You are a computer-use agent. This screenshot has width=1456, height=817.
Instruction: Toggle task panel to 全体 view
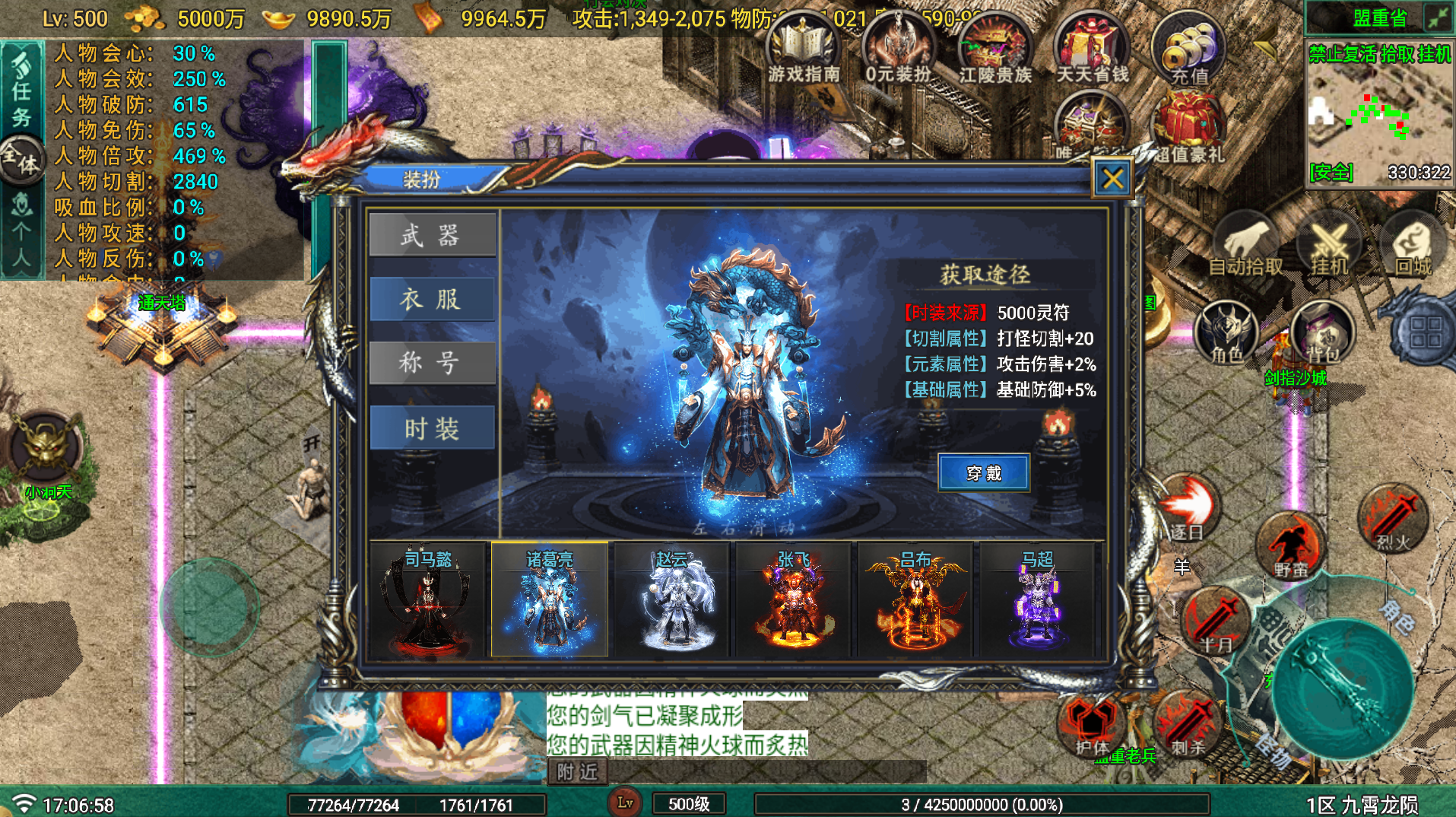[x=23, y=166]
